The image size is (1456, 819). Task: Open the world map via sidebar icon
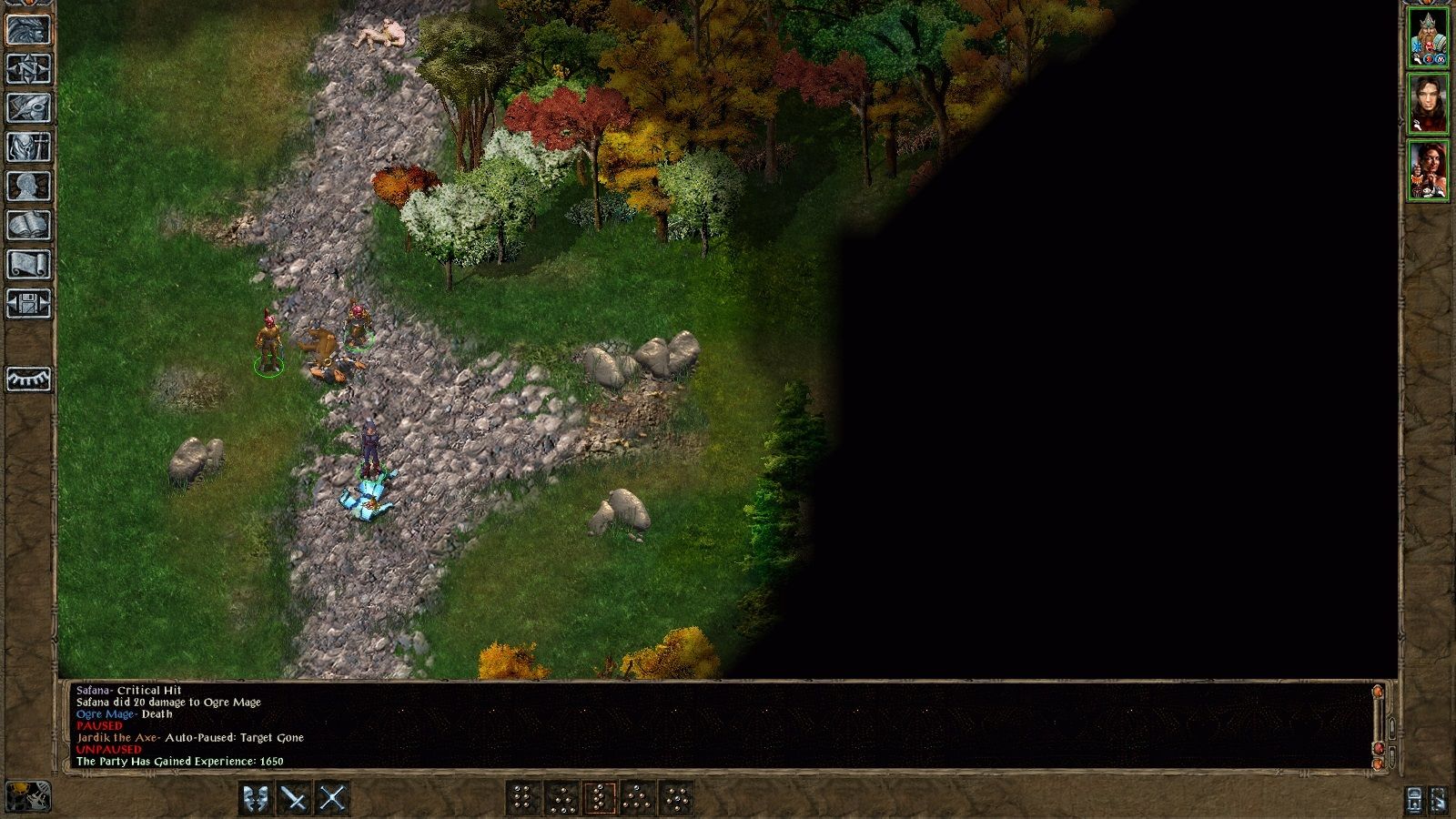[x=29, y=69]
